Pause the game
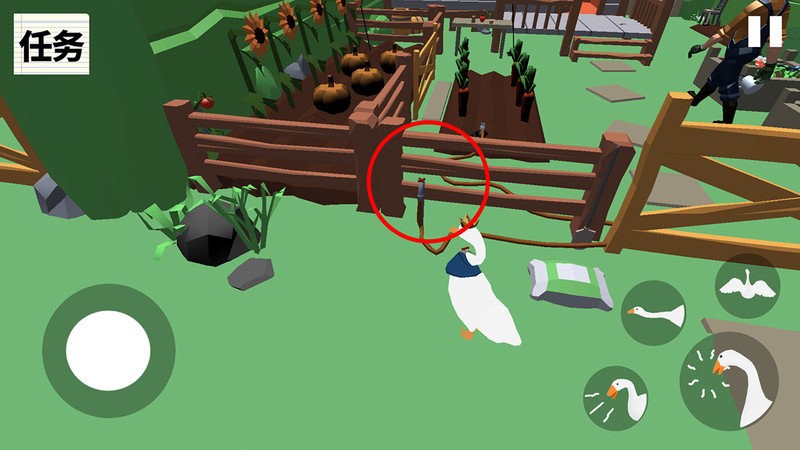The height and width of the screenshot is (450, 800). (x=765, y=31)
